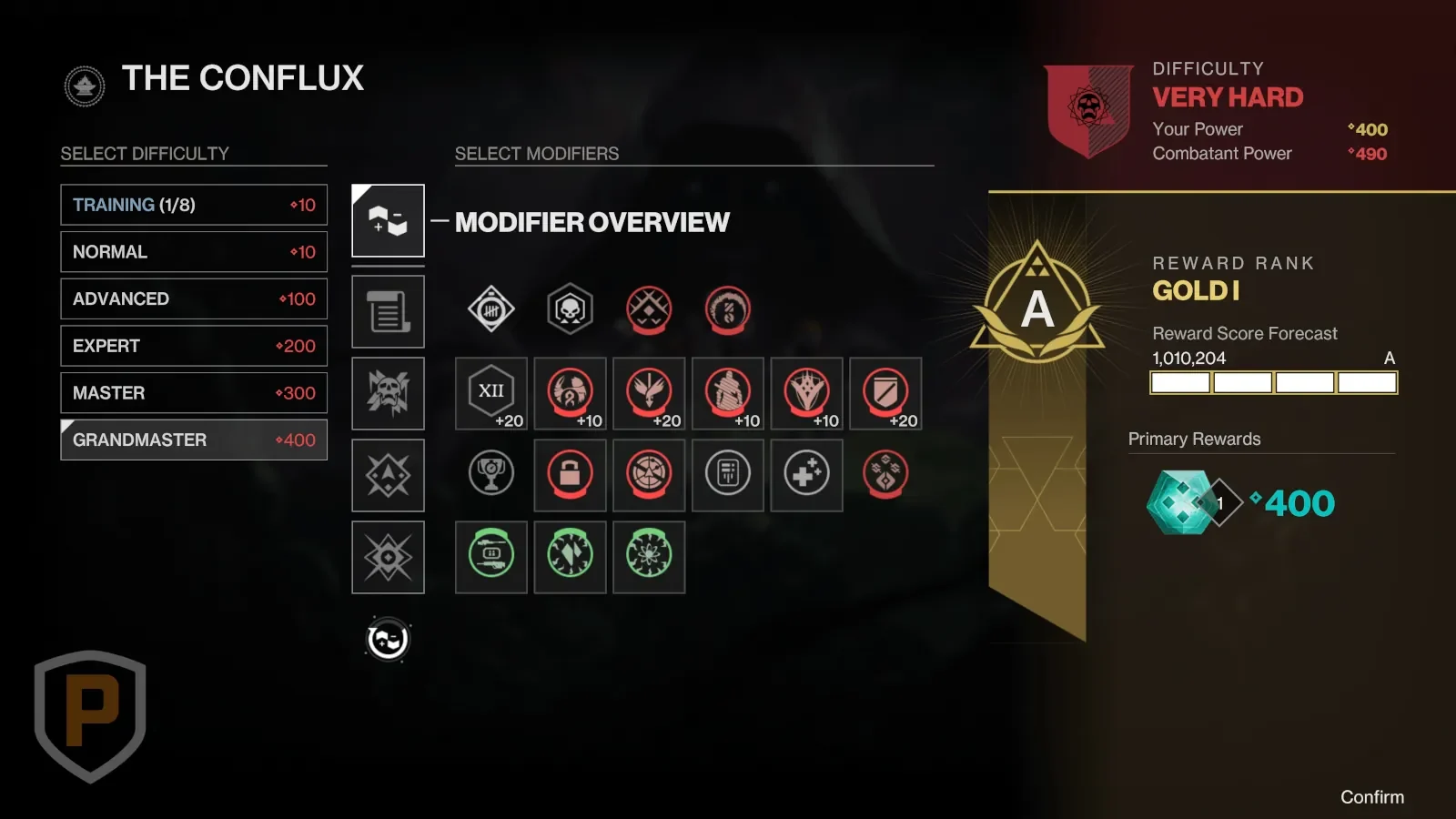Viewport: 1456px width, 819px height.
Task: Select the ADVANCED difficulty entry
Action: (194, 298)
